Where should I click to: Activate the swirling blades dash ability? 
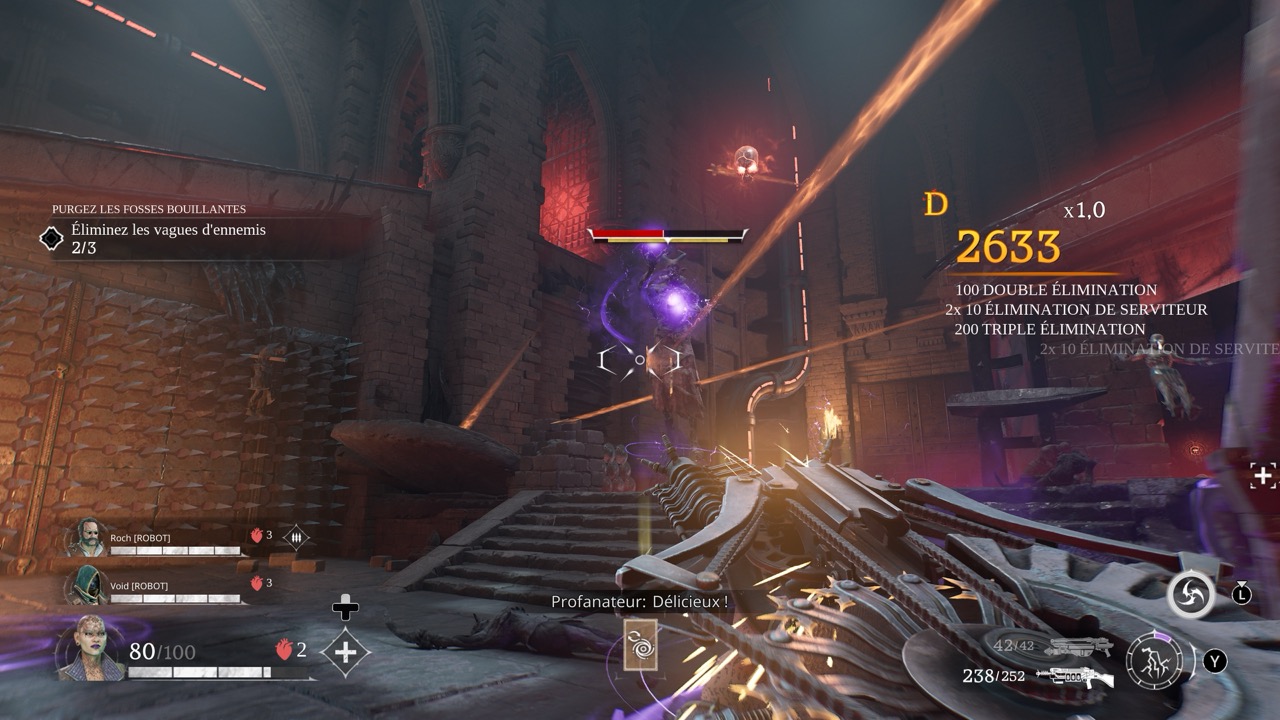1191,596
